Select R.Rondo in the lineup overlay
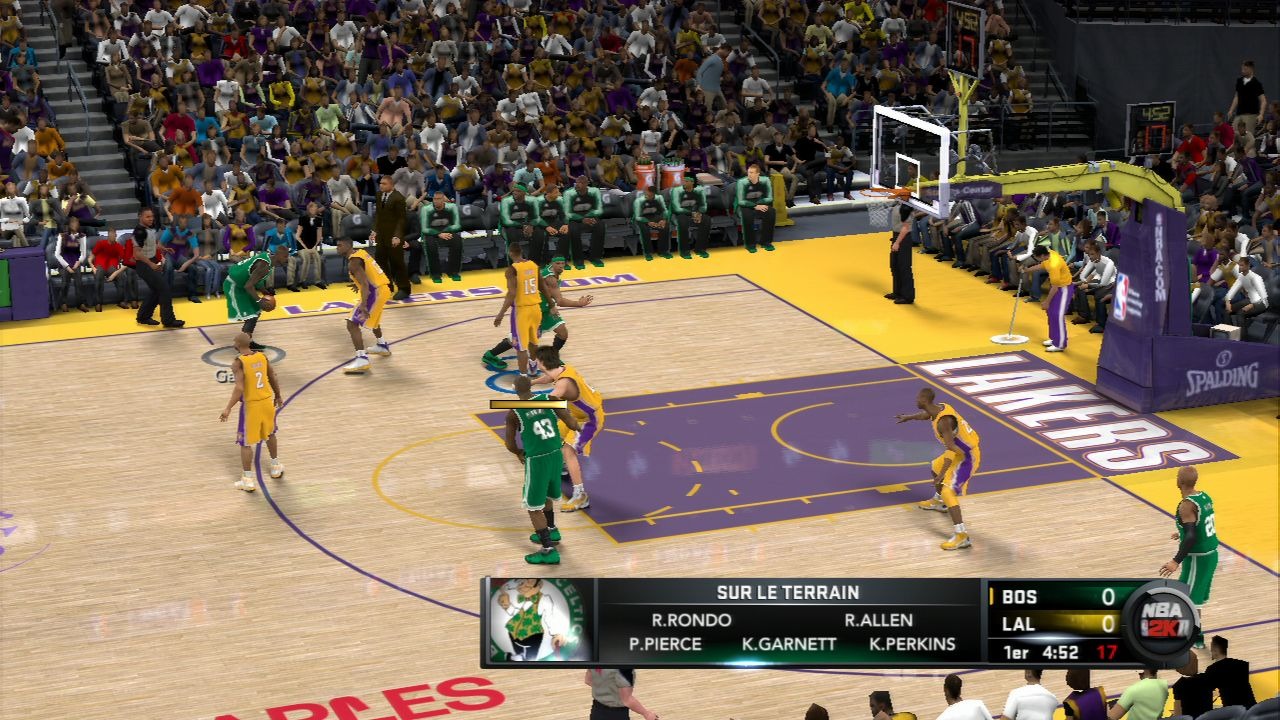This screenshot has height=720, width=1280. [691, 620]
